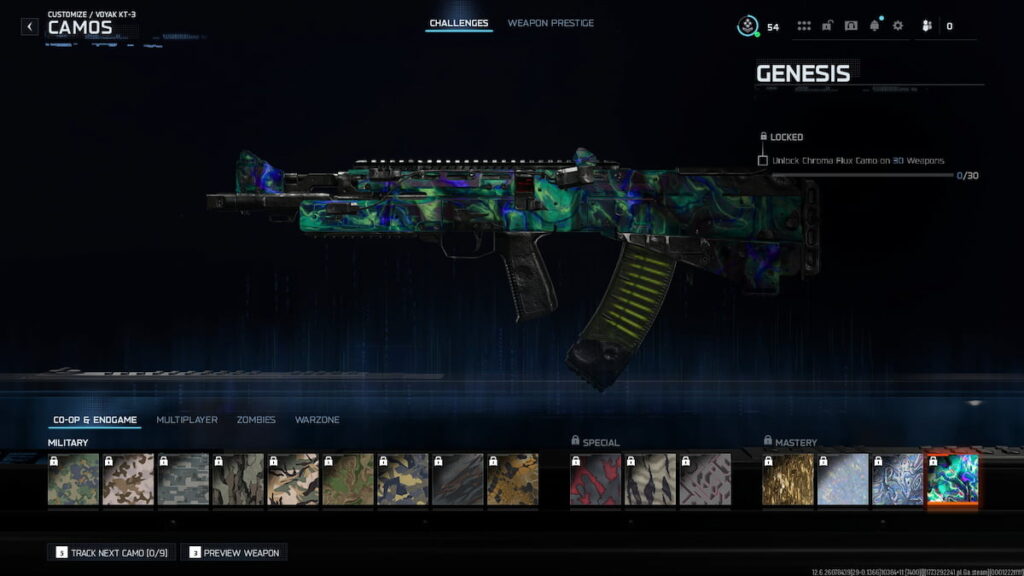Pick the red and grey Special camo
This screenshot has height=576, width=1024.
pos(596,480)
